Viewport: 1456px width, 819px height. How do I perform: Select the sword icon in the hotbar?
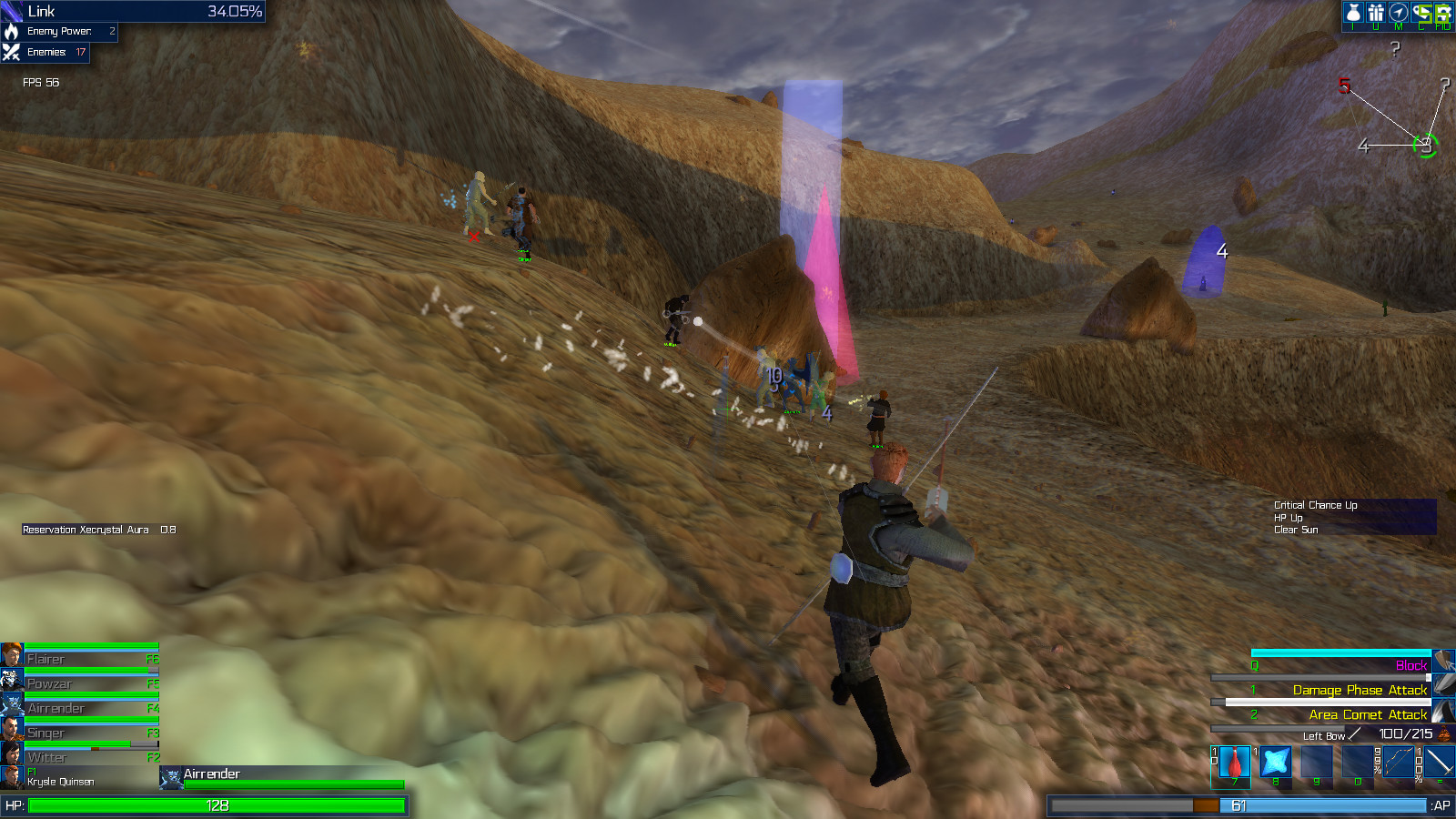tap(1441, 763)
